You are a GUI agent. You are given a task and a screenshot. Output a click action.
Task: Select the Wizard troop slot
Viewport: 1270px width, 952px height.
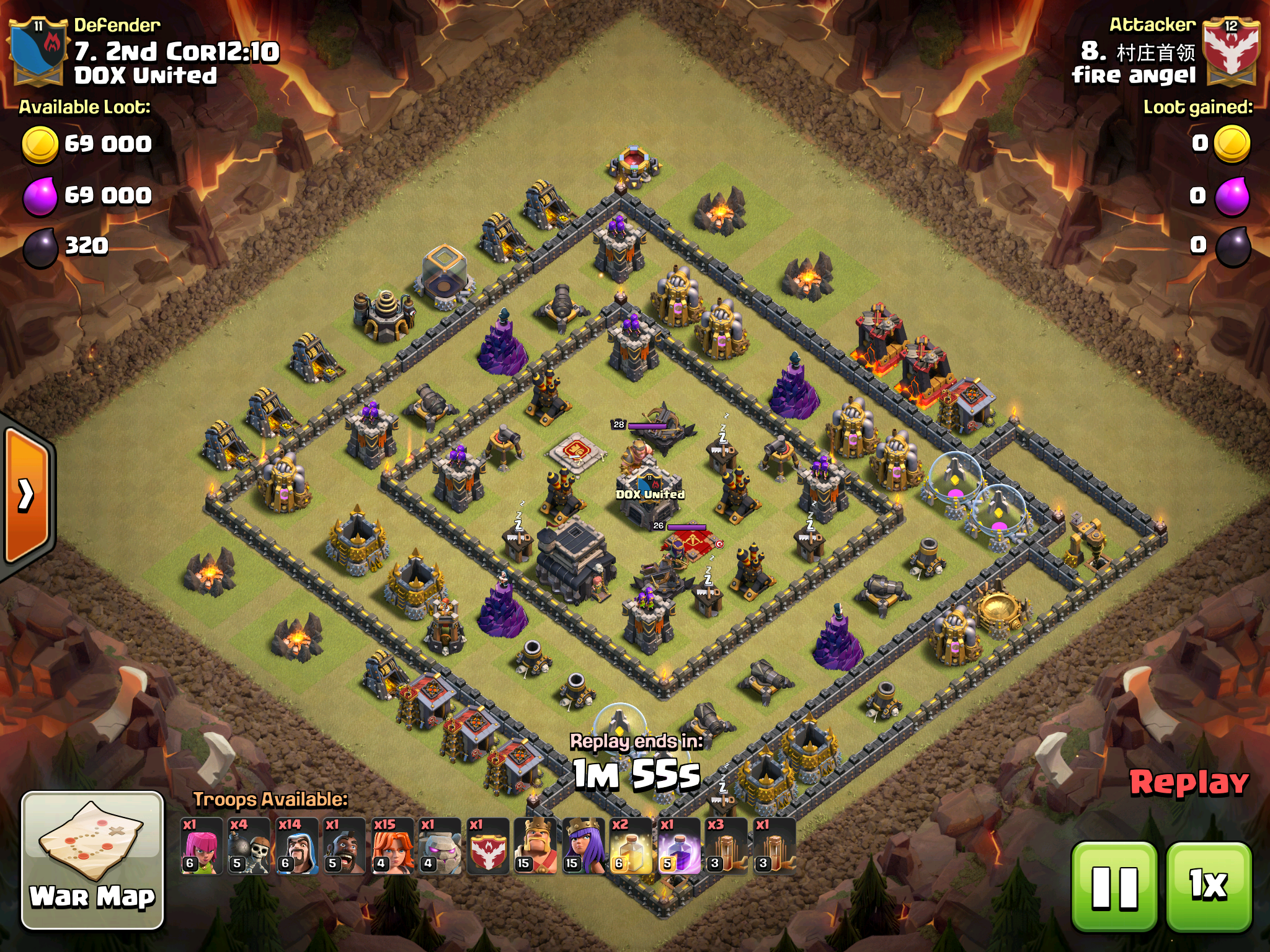pos(297,846)
